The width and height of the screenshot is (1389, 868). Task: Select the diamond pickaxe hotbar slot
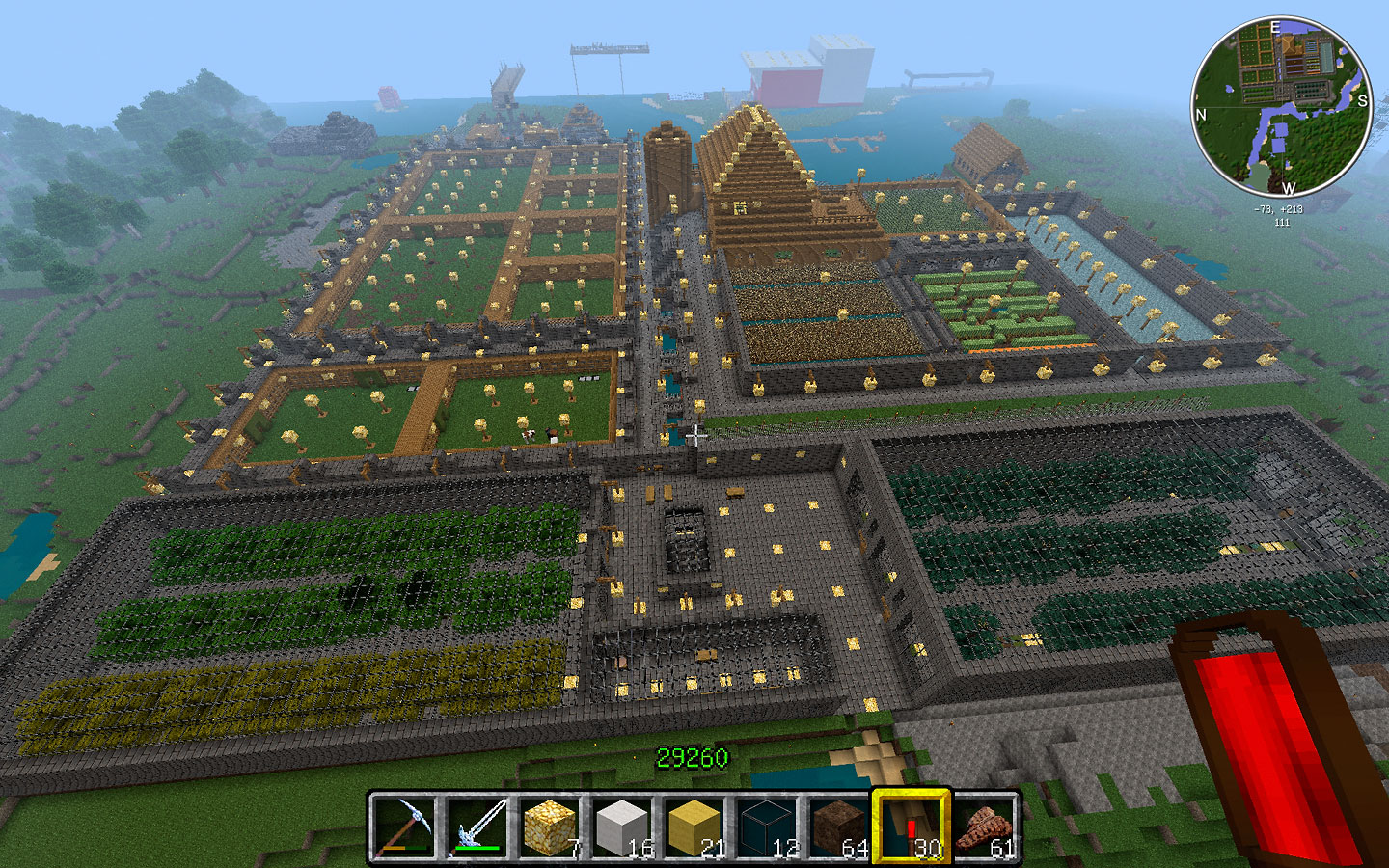coord(403,827)
